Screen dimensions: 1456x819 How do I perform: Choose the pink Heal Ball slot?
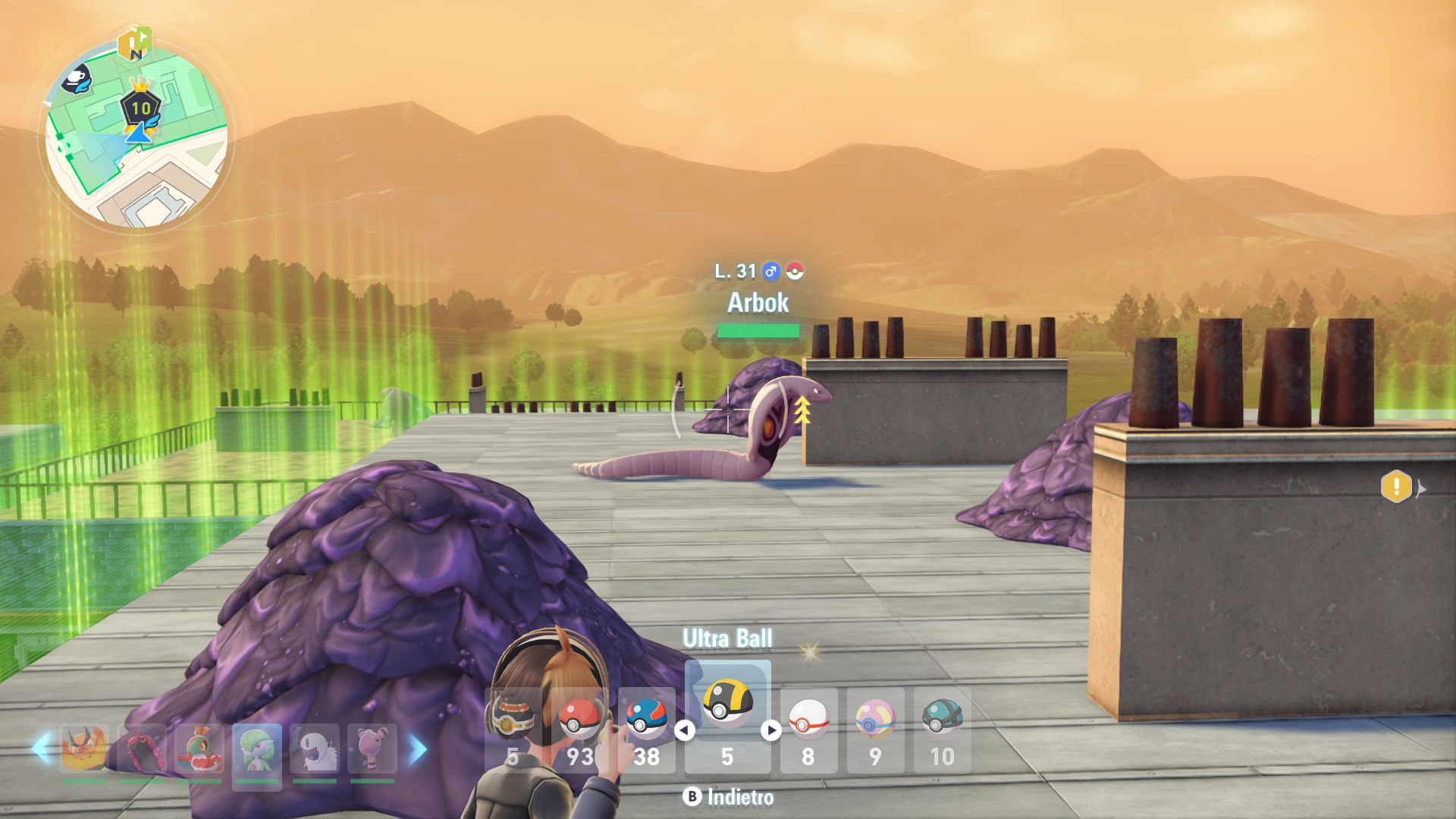[875, 728]
